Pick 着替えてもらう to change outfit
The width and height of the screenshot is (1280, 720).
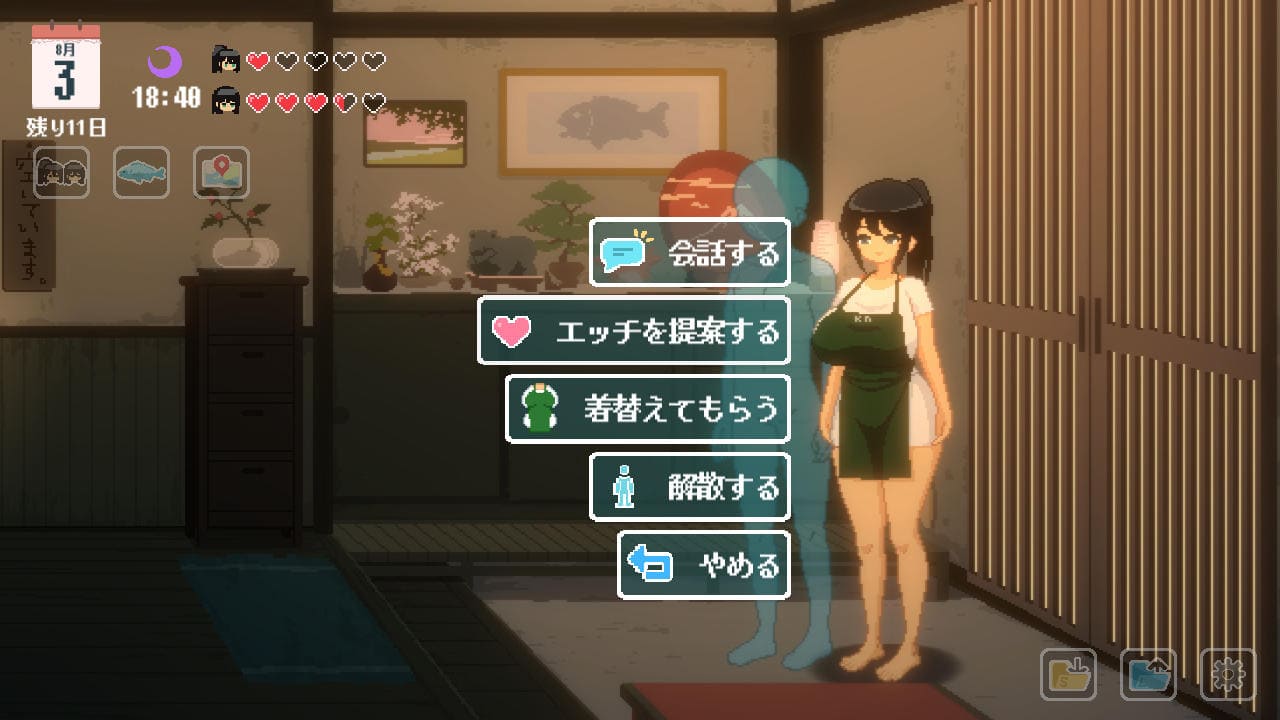tap(648, 409)
